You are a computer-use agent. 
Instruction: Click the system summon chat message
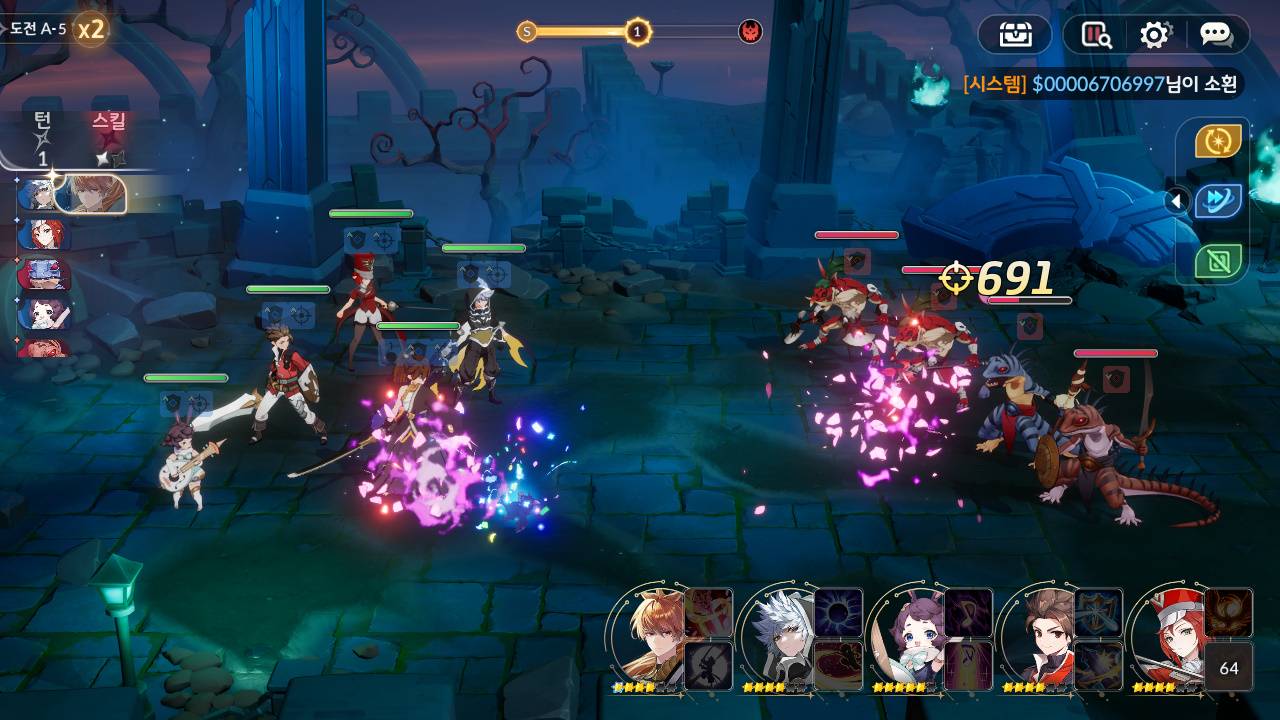[x=1100, y=84]
